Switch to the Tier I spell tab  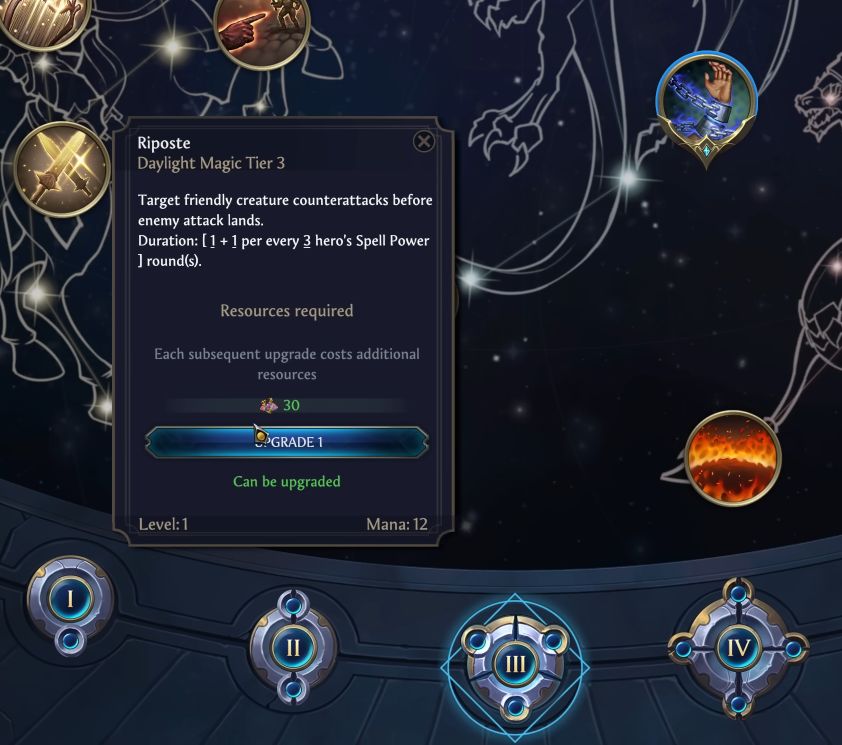pos(68,601)
